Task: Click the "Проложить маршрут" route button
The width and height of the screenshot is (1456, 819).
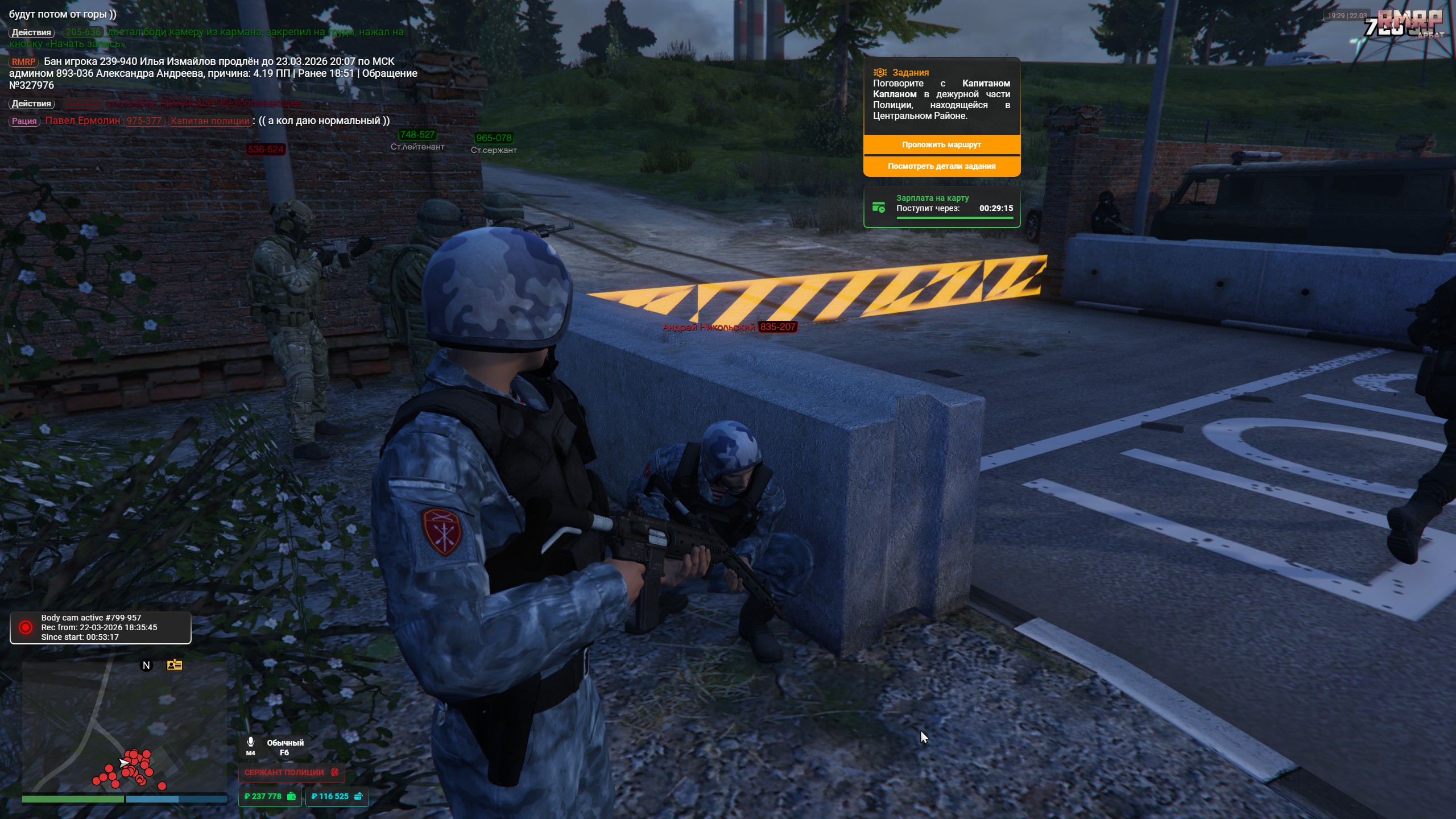Action: click(x=941, y=144)
